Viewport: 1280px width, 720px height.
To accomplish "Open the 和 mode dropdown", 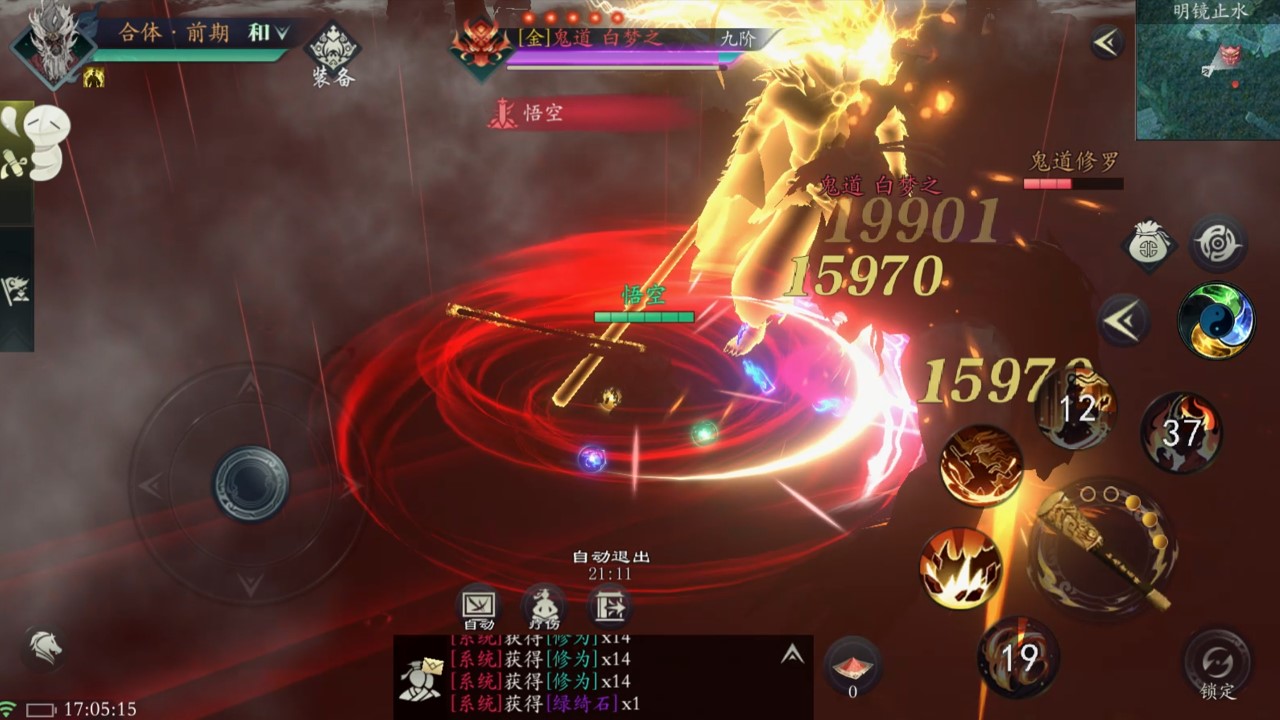I will coord(268,33).
